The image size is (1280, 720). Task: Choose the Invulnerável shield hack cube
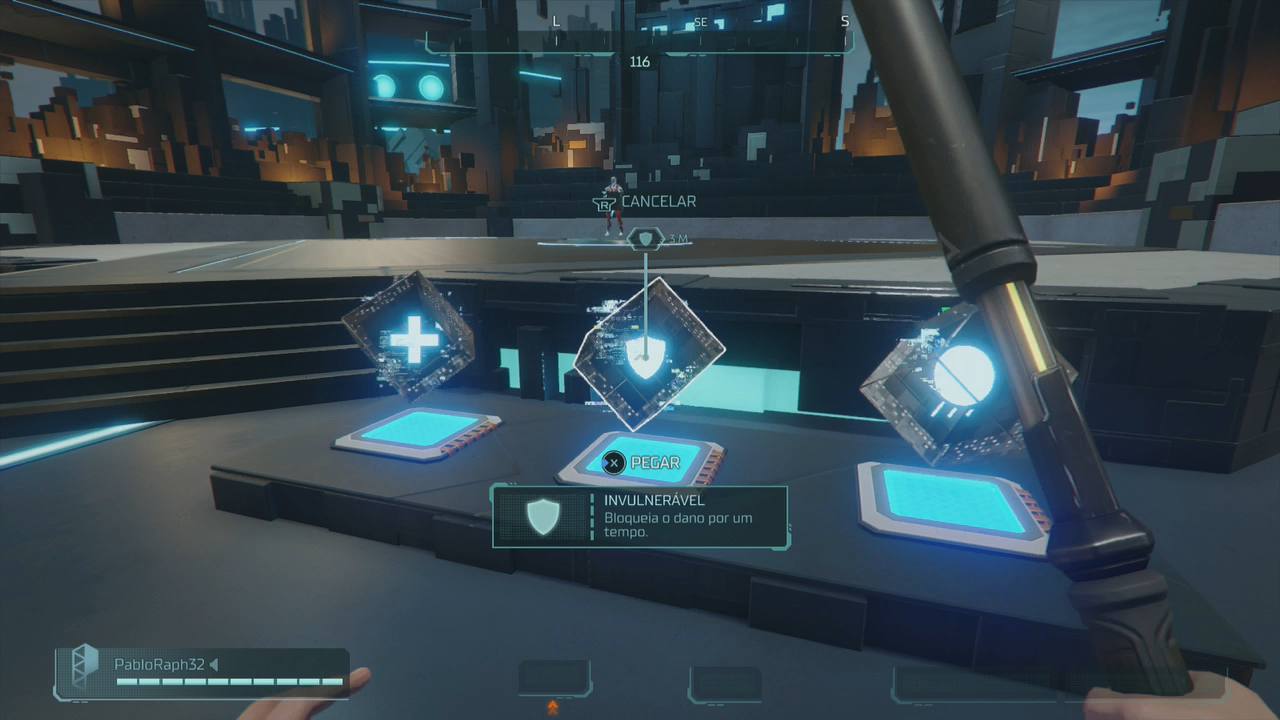tap(646, 355)
